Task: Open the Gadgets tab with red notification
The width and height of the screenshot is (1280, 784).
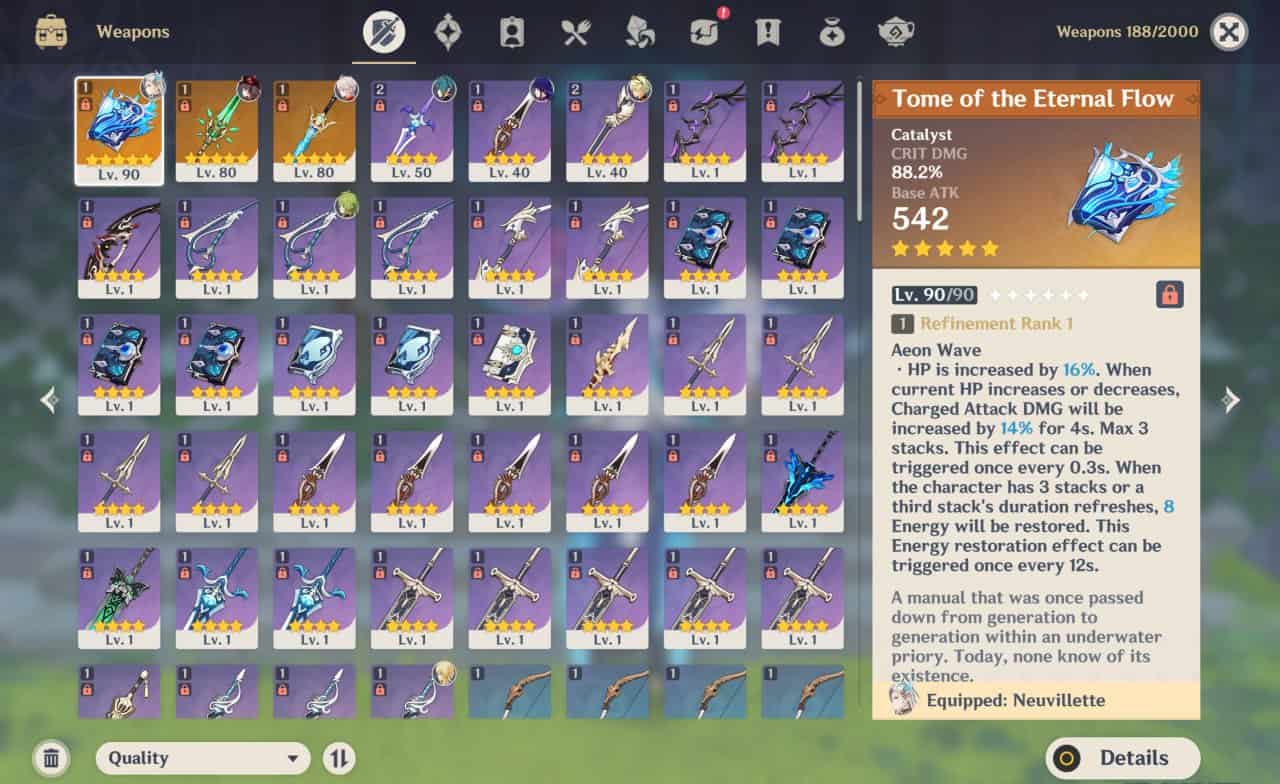Action: click(703, 32)
